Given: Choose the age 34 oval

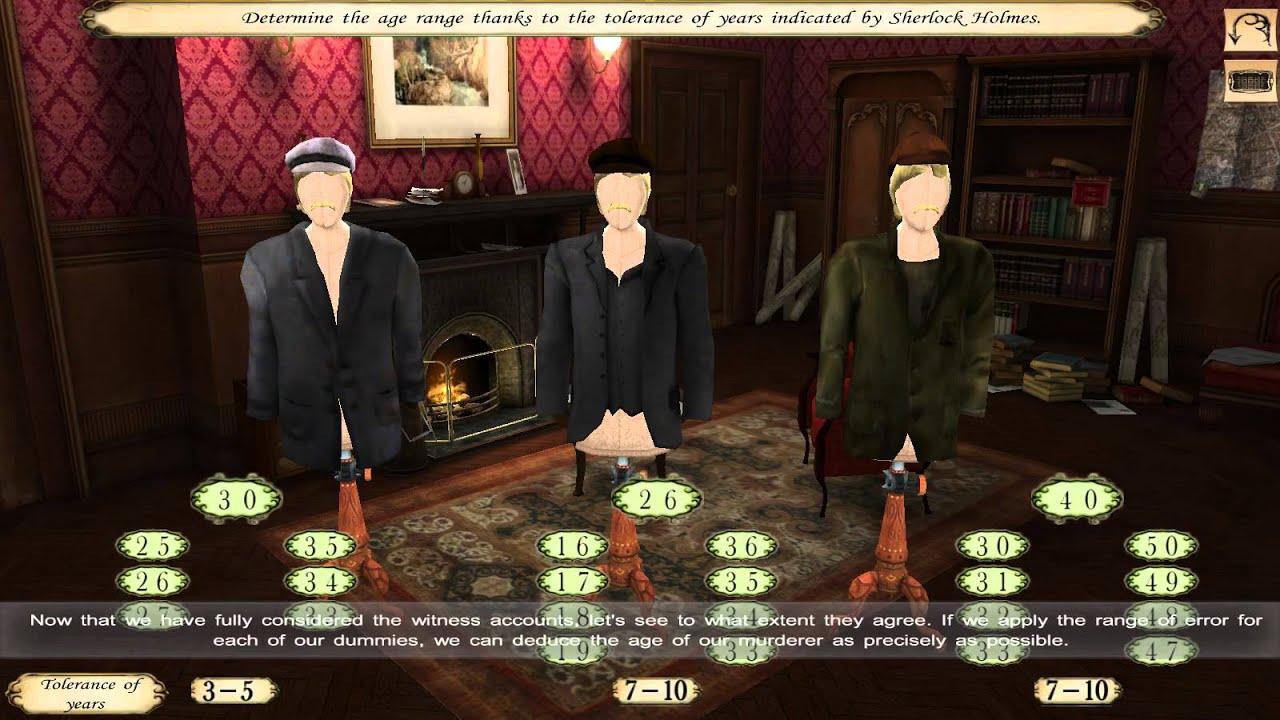Looking at the screenshot, I should 320,580.
